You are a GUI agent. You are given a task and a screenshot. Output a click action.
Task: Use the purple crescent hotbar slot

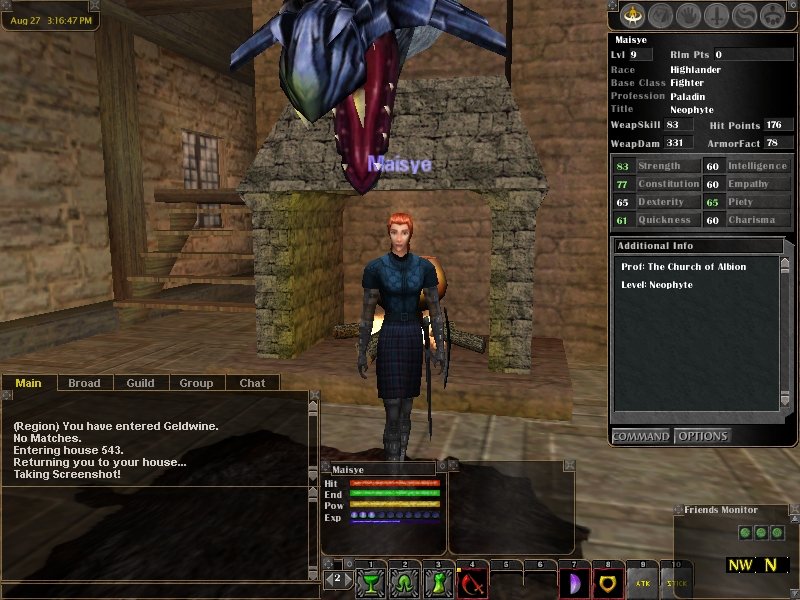tap(575, 580)
